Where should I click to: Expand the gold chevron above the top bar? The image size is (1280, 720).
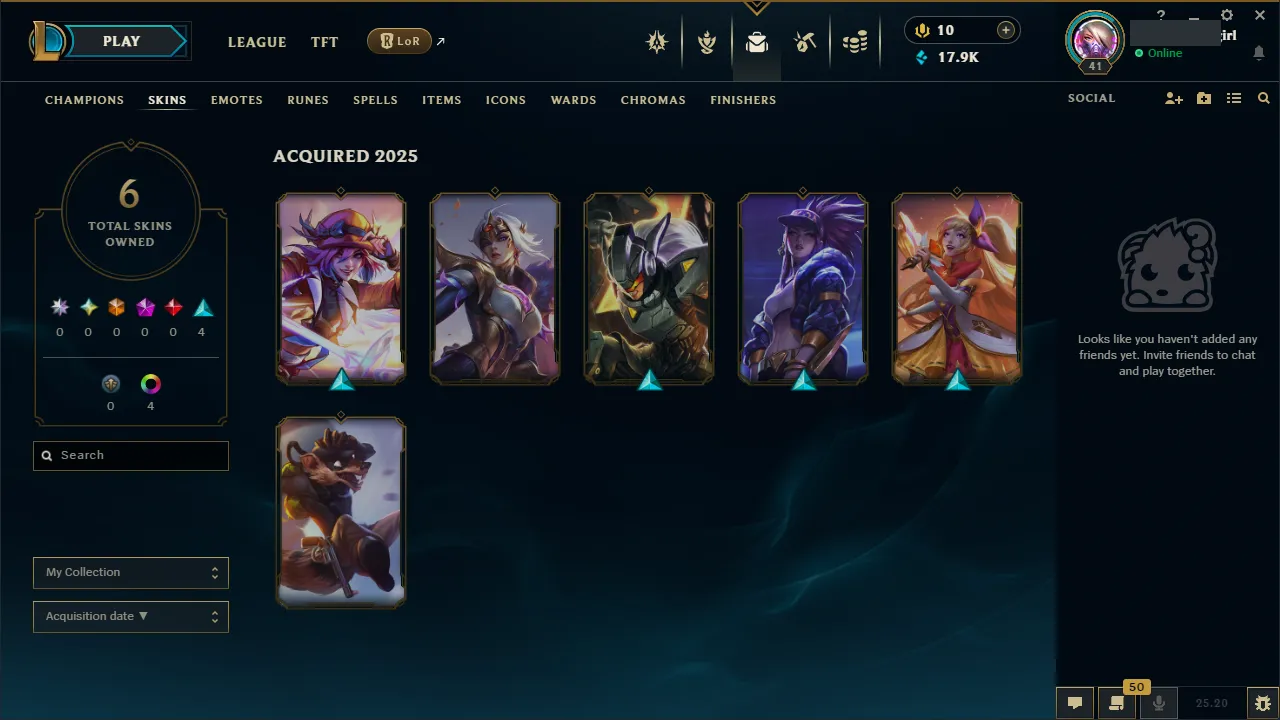[757, 6]
